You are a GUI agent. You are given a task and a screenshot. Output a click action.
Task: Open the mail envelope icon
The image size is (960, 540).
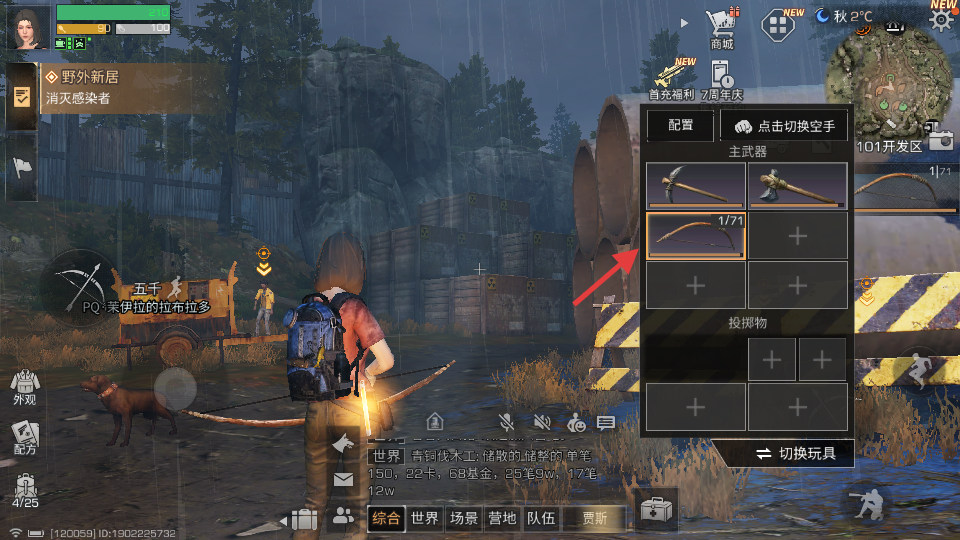pos(343,480)
